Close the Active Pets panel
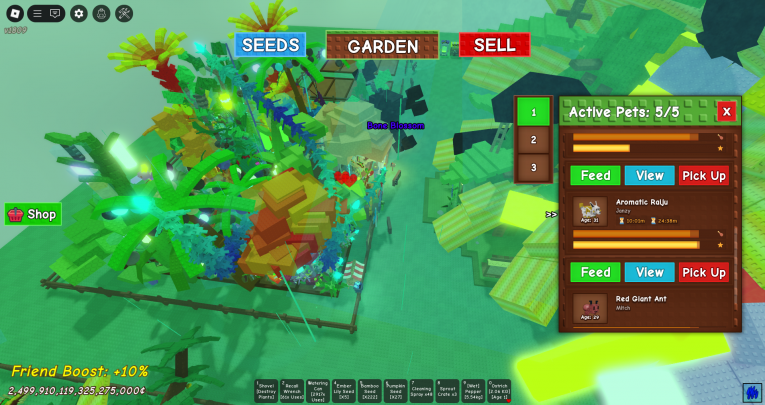The image size is (765, 405). [727, 111]
